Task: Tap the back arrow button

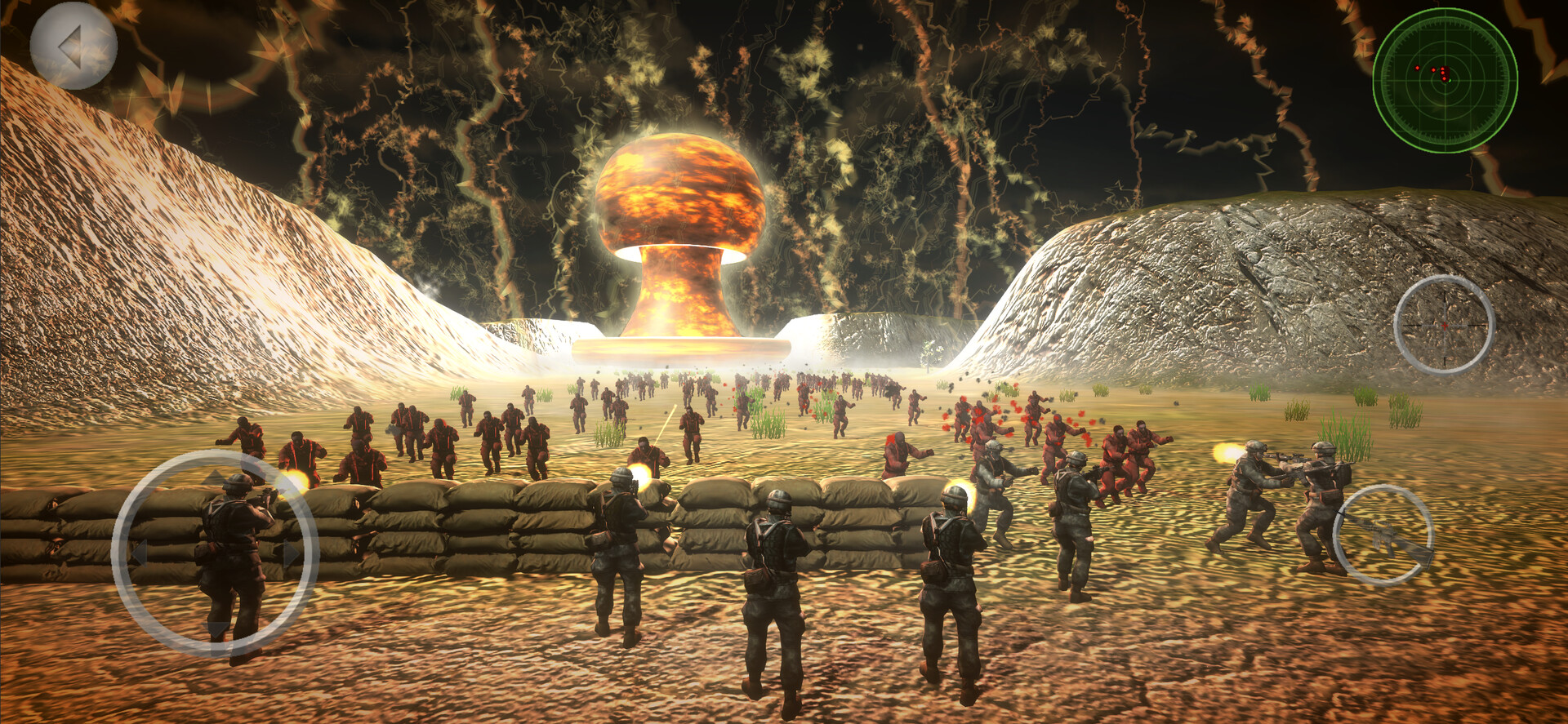Action: tap(72, 45)
